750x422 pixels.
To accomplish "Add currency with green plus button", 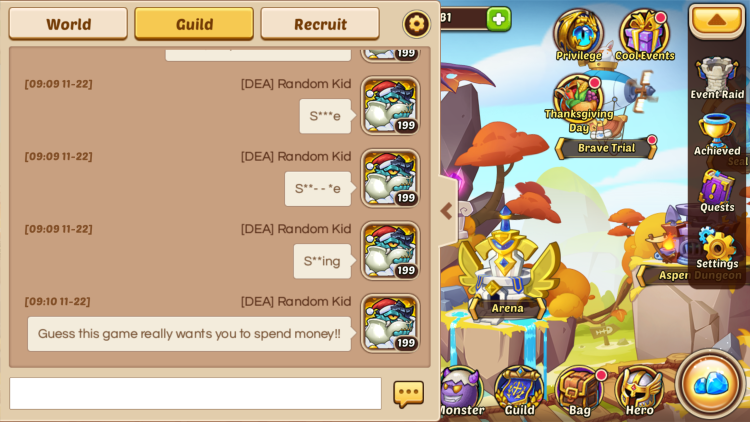I will (498, 18).
